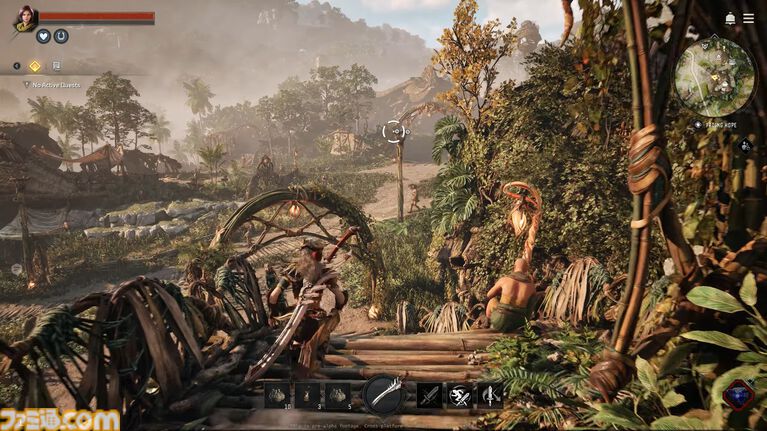Open the hamburger main menu
Image resolution: width=767 pixels, height=431 pixels.
tap(749, 19)
